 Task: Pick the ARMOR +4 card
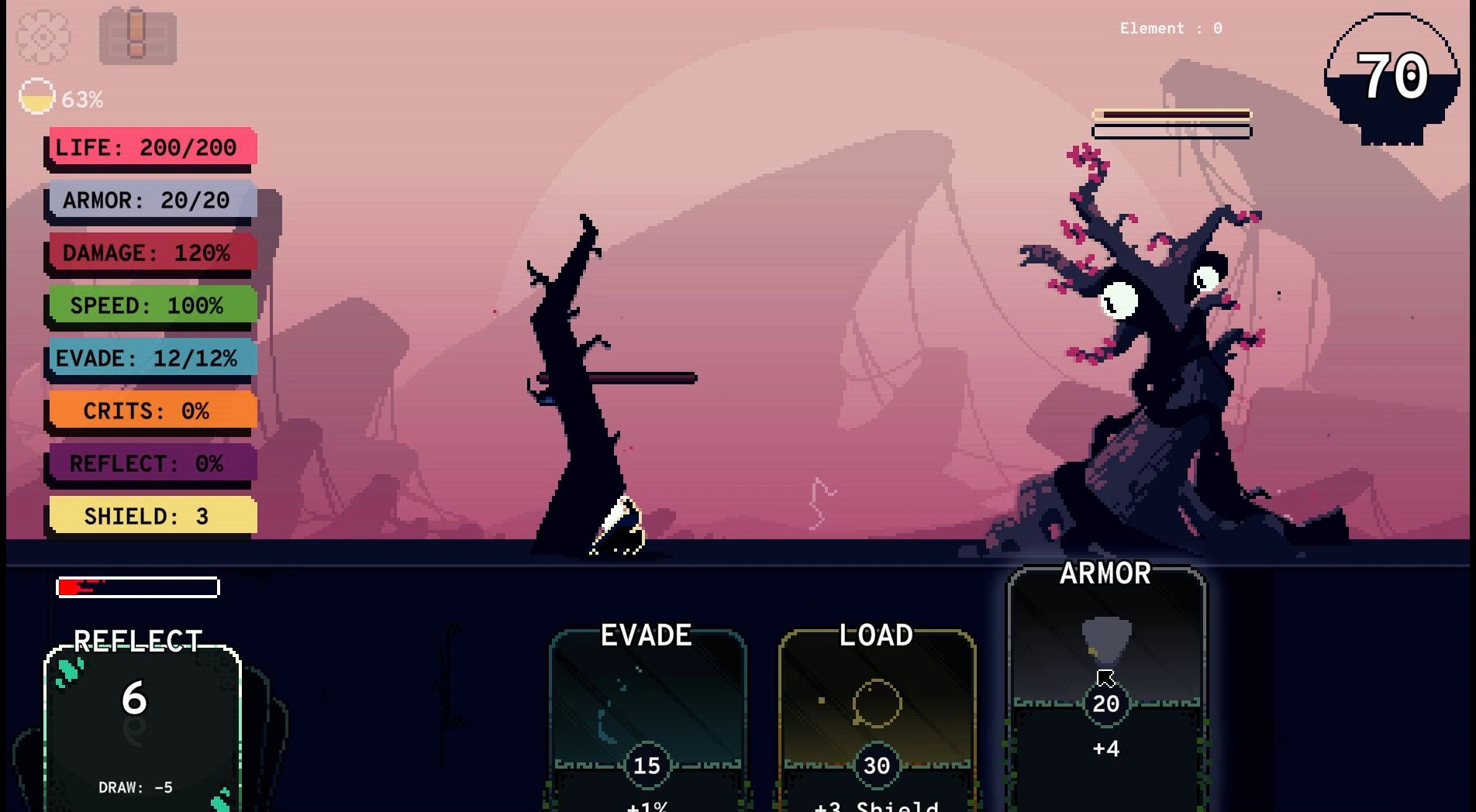pos(1106,682)
